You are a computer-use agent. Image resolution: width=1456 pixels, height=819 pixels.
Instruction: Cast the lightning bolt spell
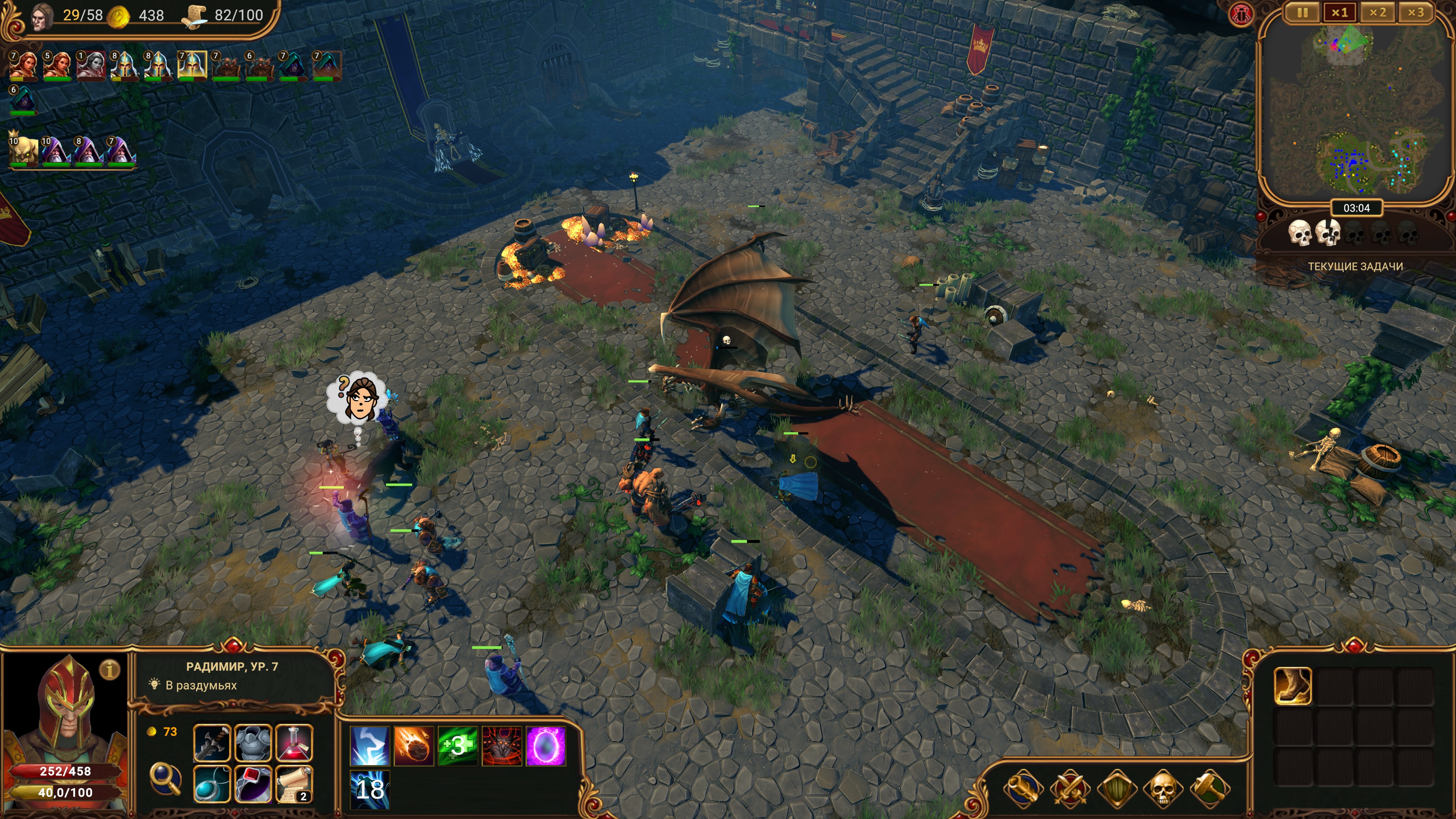[x=370, y=746]
